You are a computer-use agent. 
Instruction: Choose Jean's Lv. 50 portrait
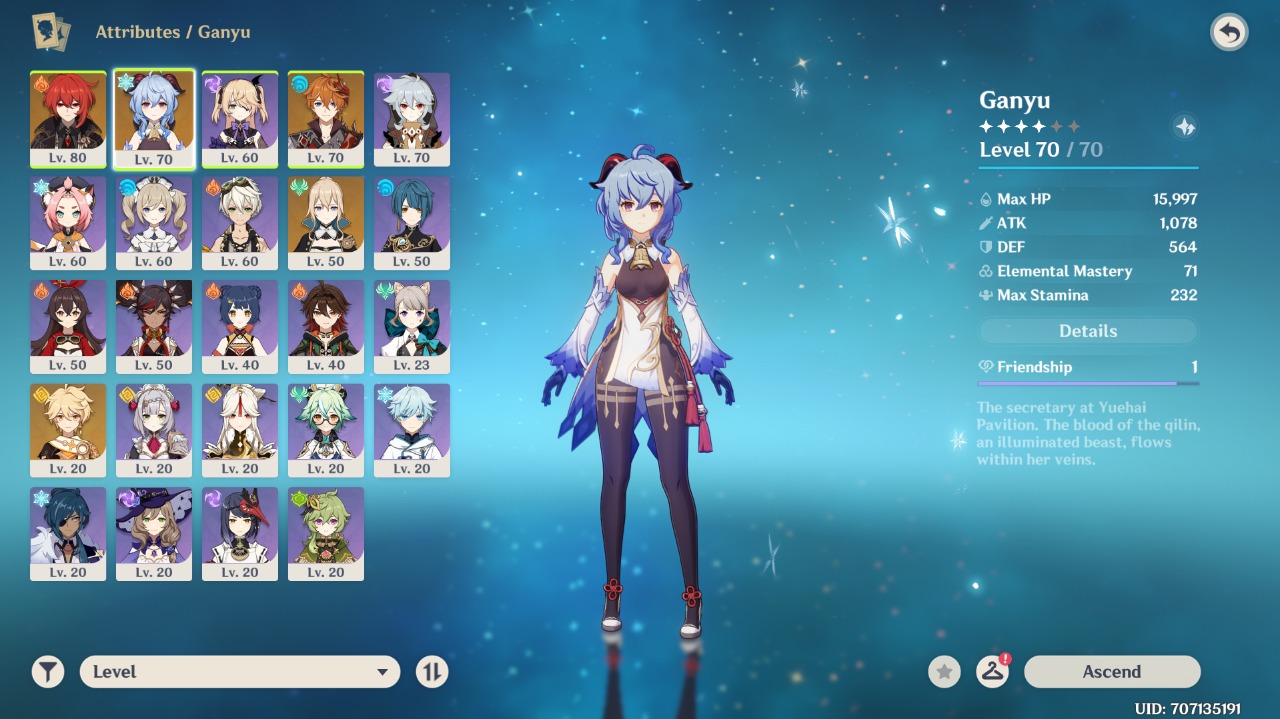click(x=326, y=222)
